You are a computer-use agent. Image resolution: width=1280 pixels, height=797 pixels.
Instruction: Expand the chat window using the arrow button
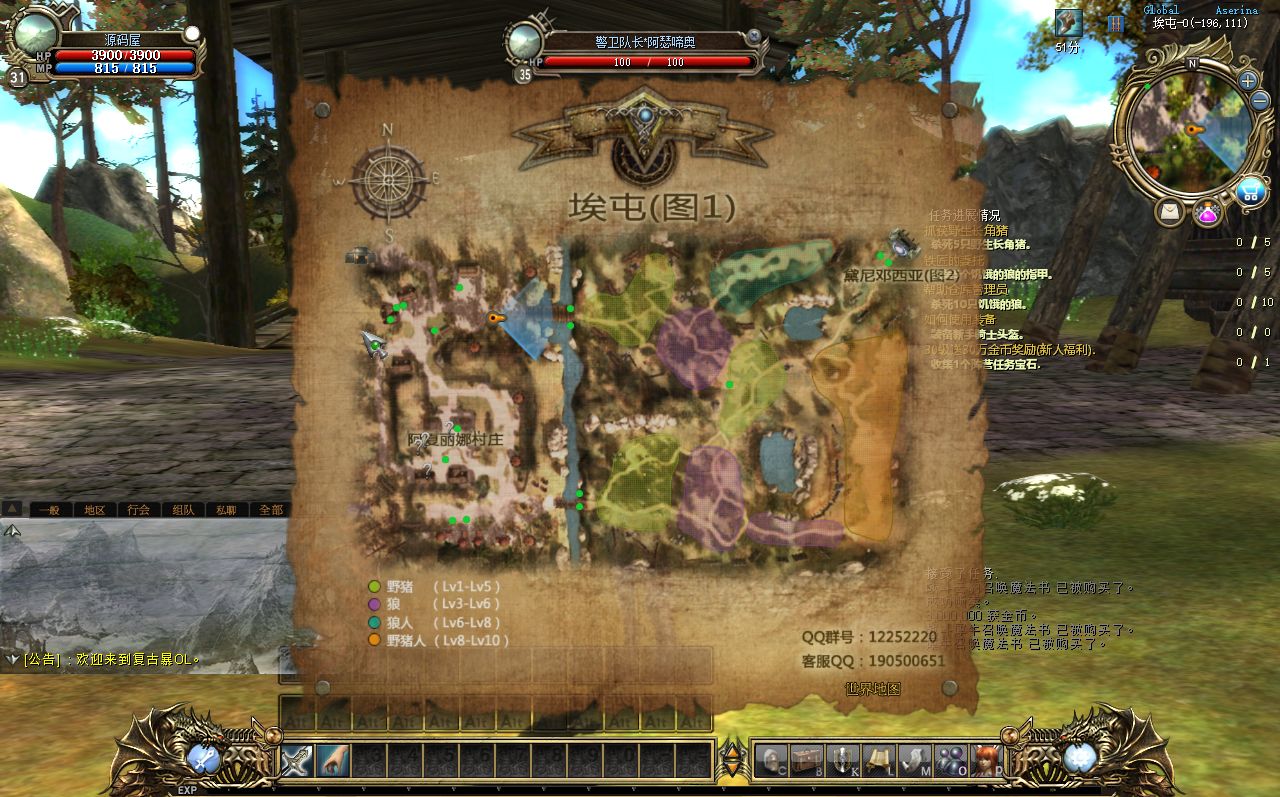click(x=12, y=509)
